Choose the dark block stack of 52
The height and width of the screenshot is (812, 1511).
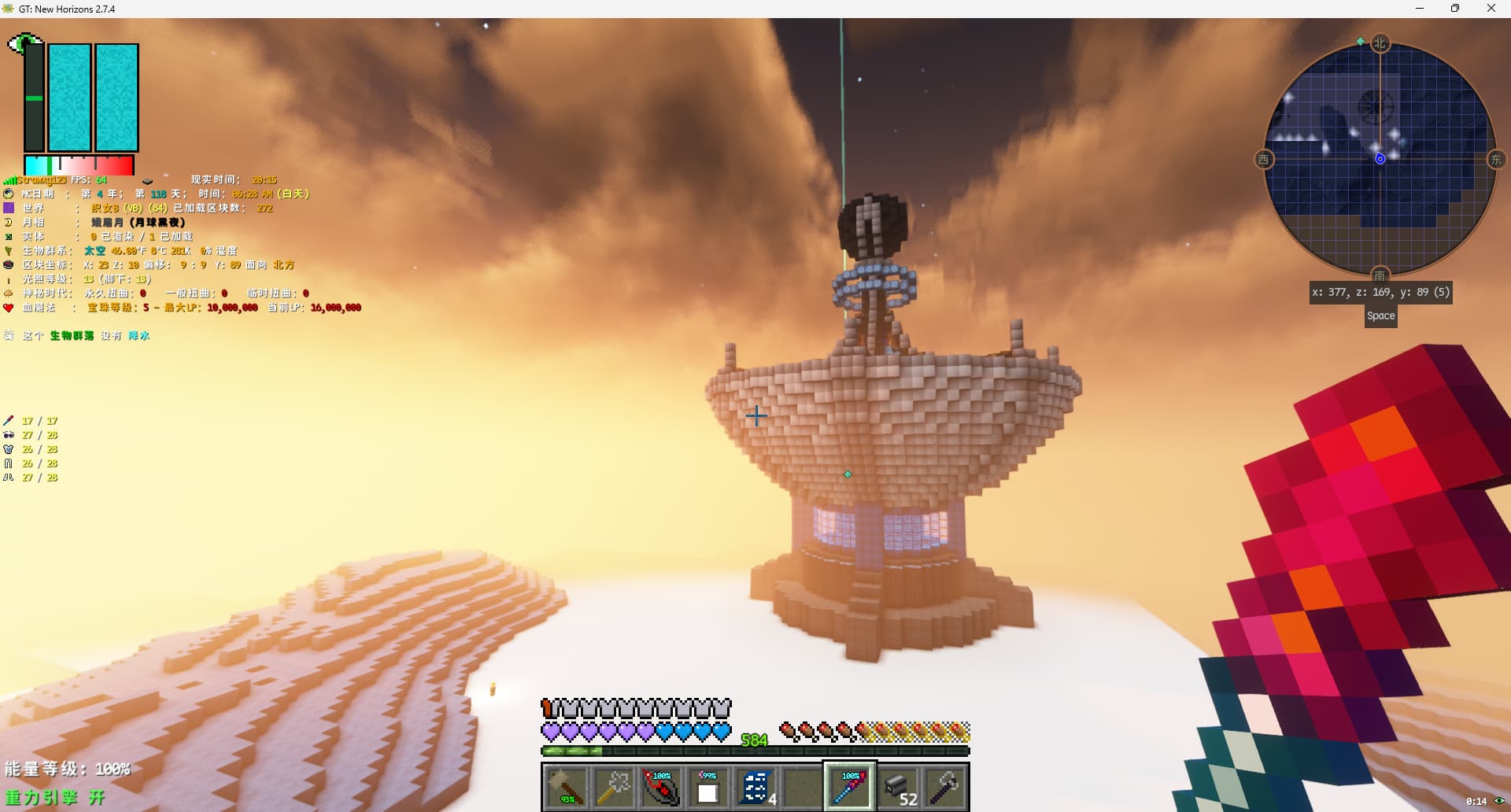tap(898, 786)
